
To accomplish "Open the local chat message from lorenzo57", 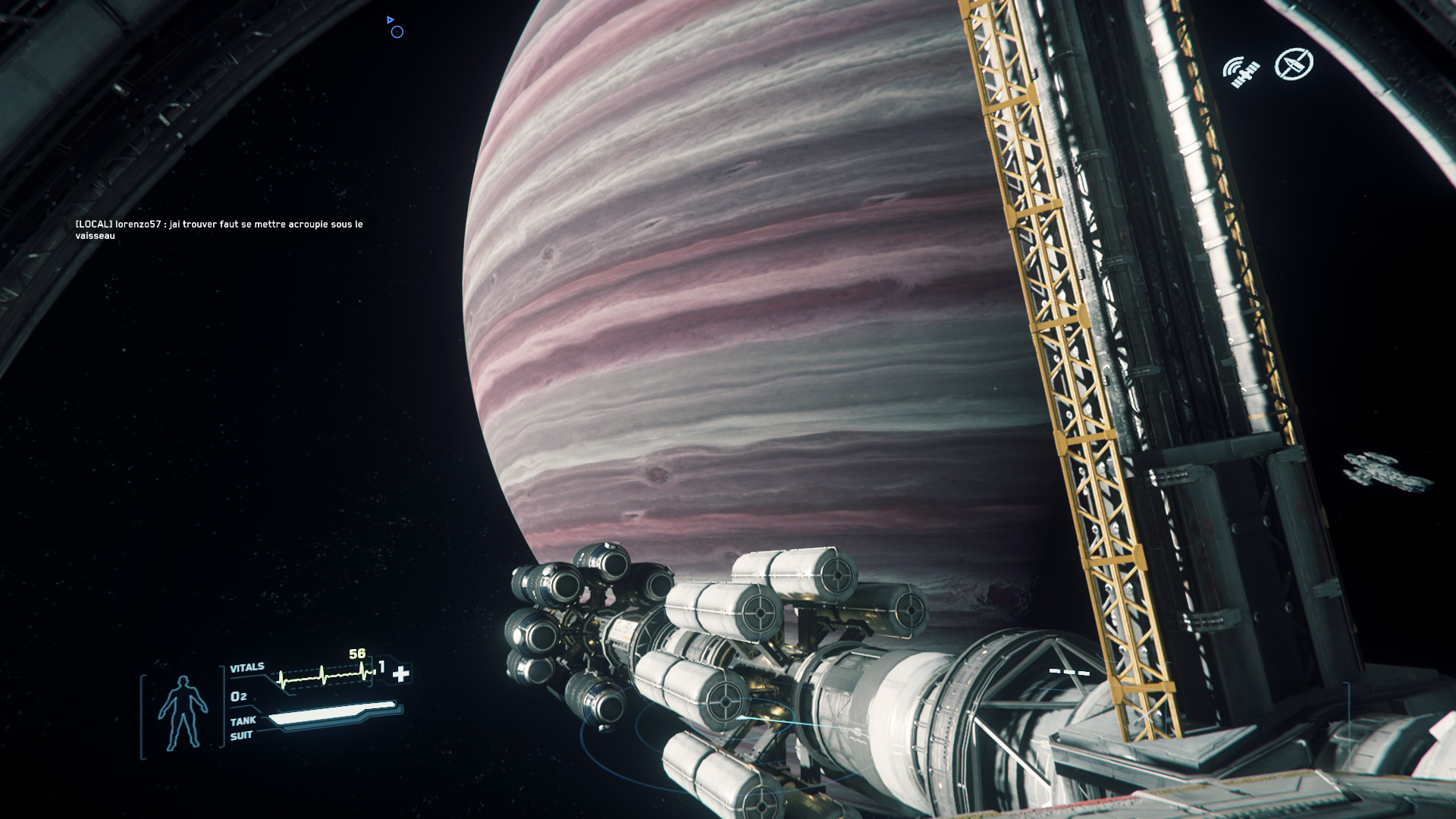I will click(219, 230).
